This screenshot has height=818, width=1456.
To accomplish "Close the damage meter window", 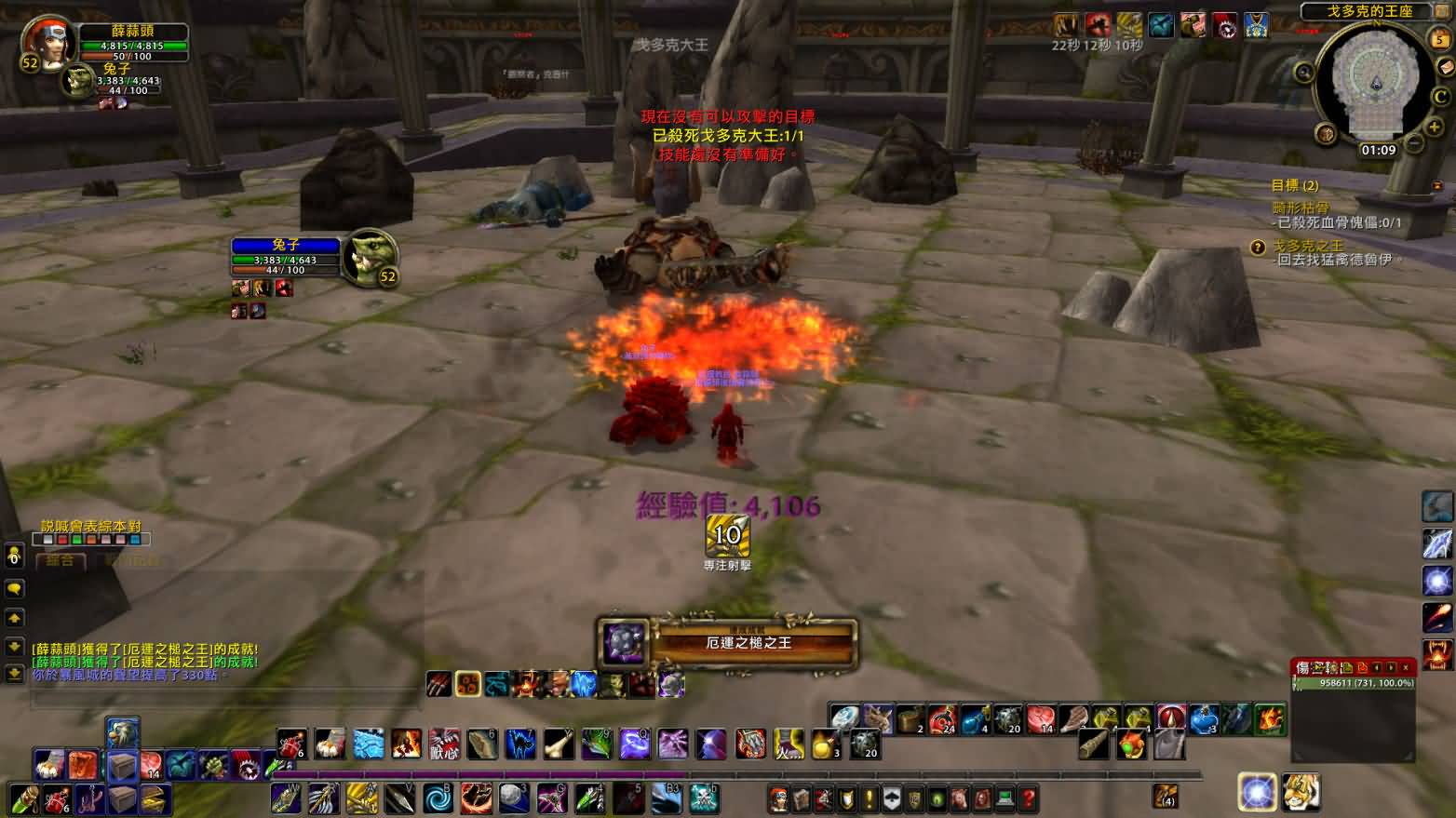I will [x=1405, y=667].
